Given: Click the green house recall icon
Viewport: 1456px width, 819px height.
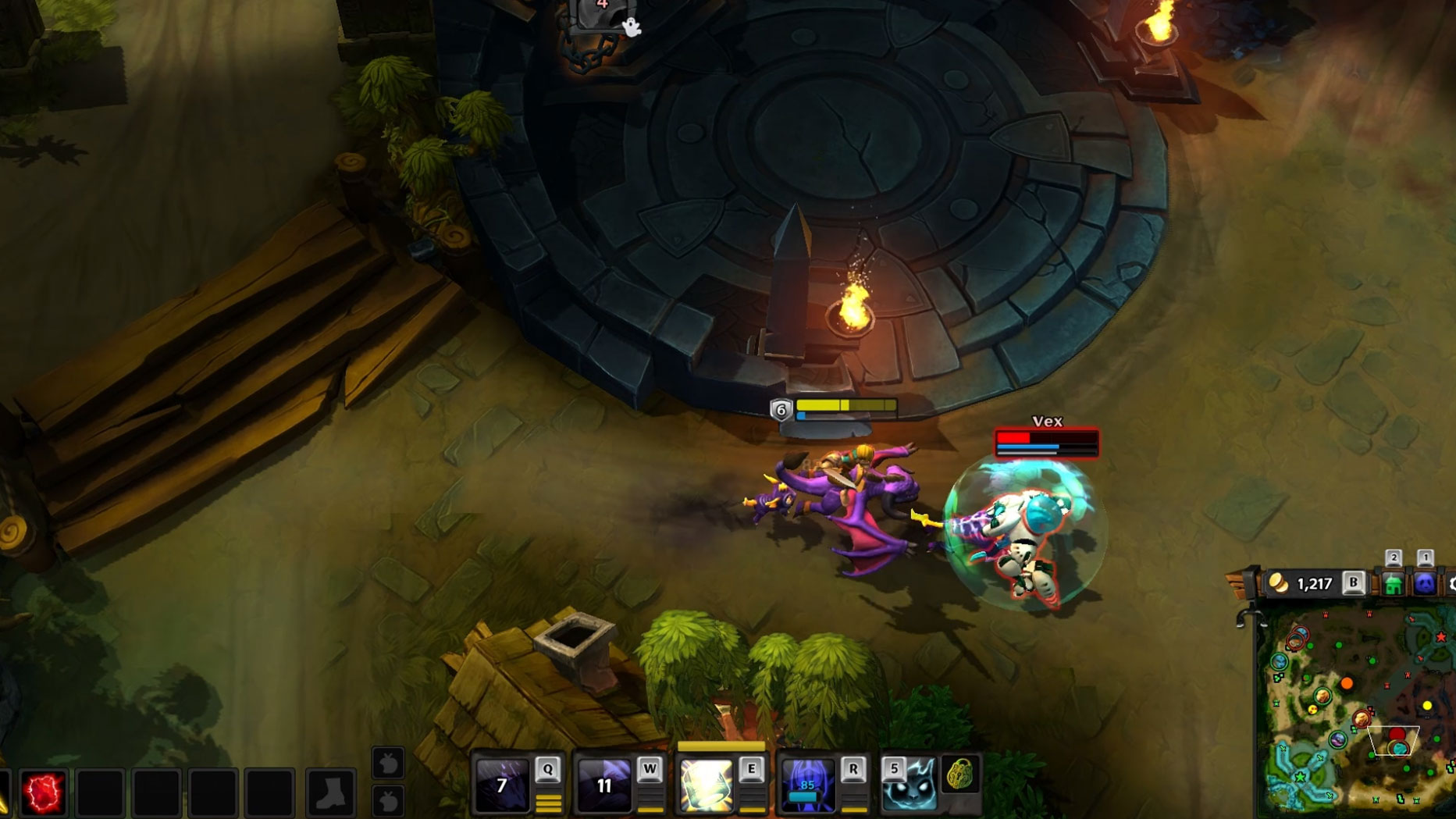Looking at the screenshot, I should tap(1393, 583).
